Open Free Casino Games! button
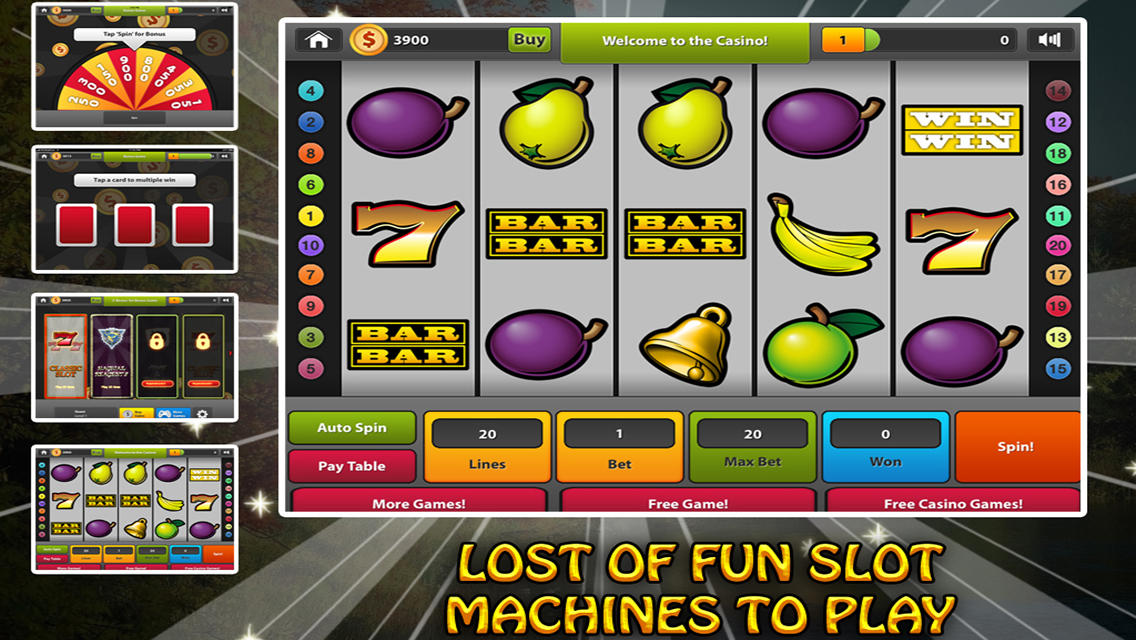This screenshot has height=640, width=1136. coord(953,502)
